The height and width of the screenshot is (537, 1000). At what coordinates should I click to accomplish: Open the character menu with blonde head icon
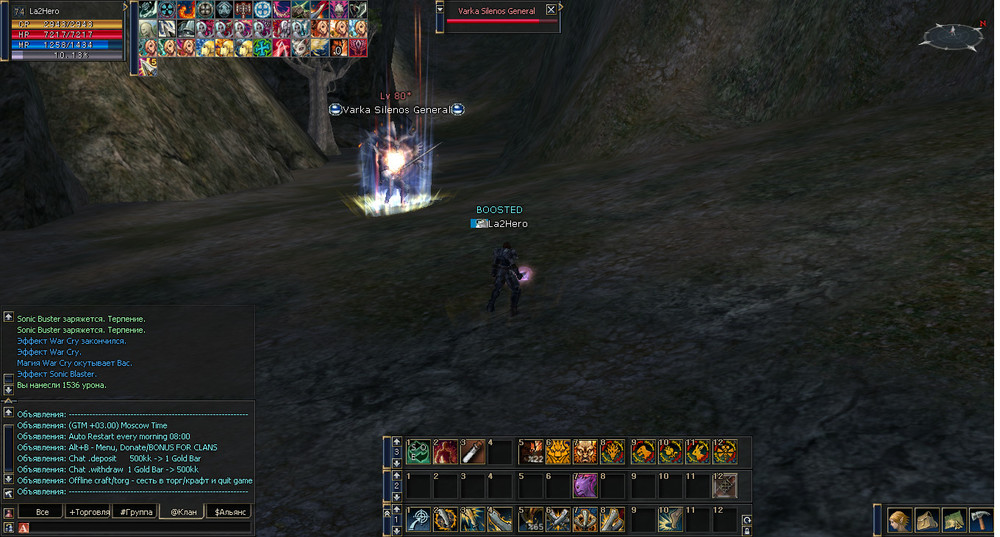[899, 520]
